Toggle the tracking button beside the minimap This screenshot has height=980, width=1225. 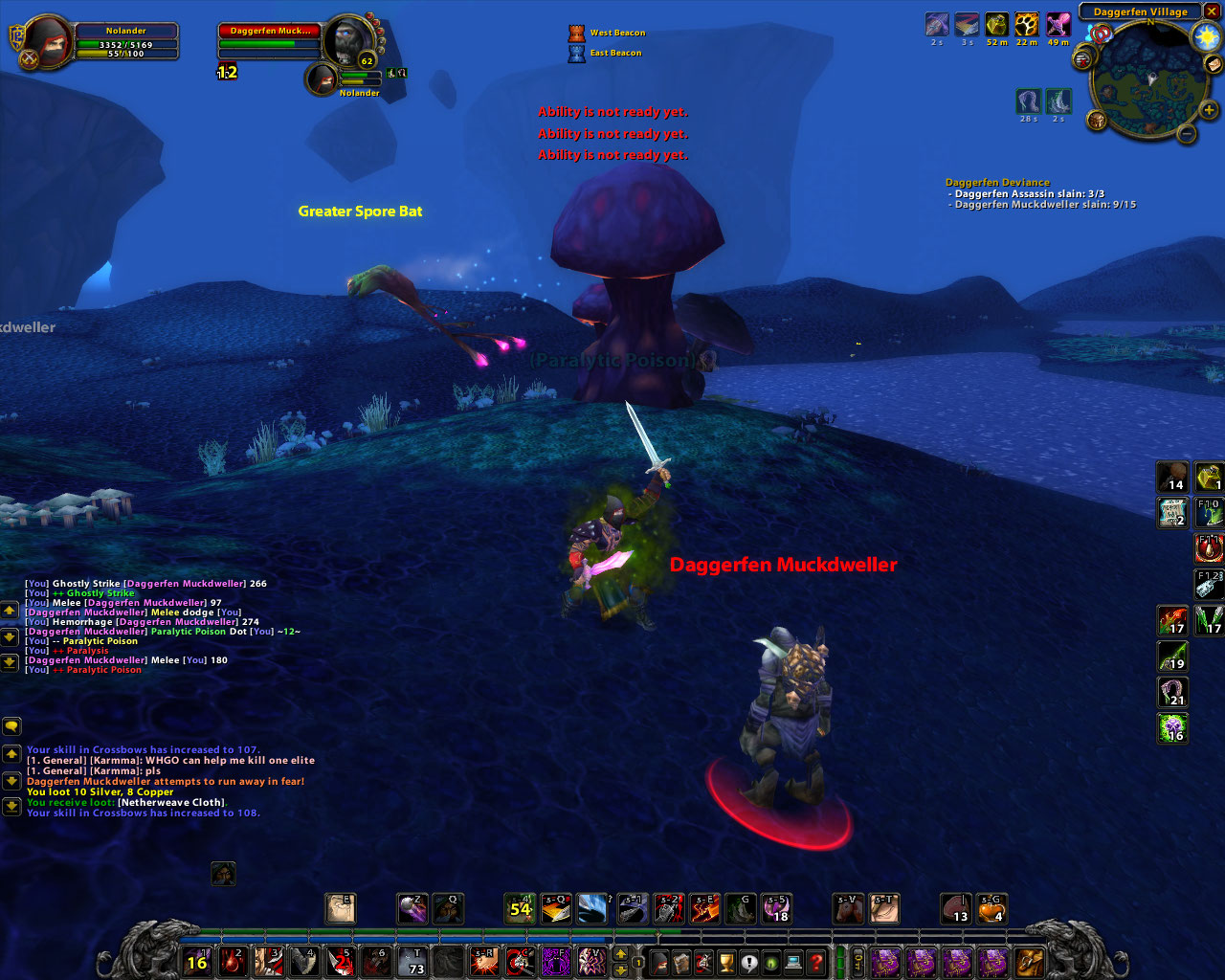1097,121
